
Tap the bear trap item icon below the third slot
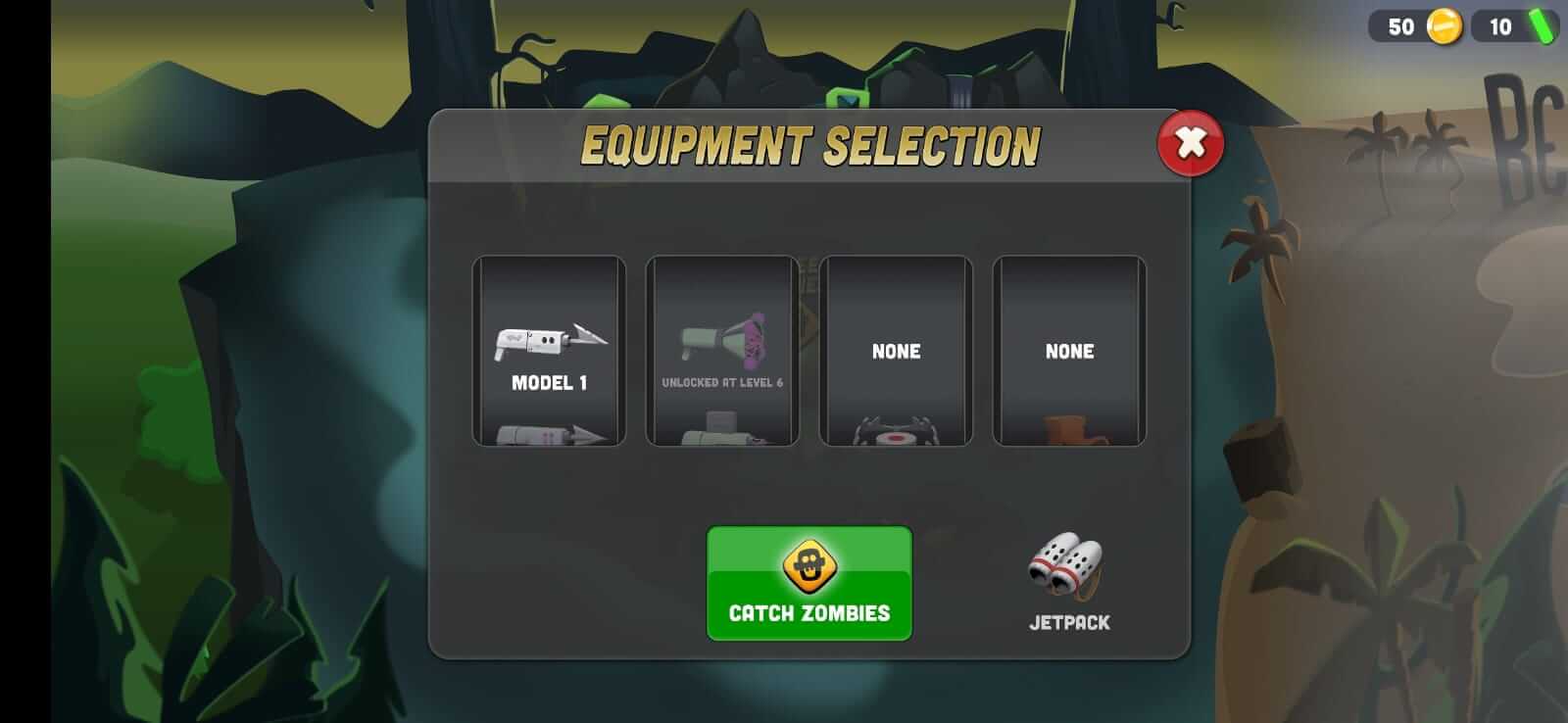(x=895, y=434)
